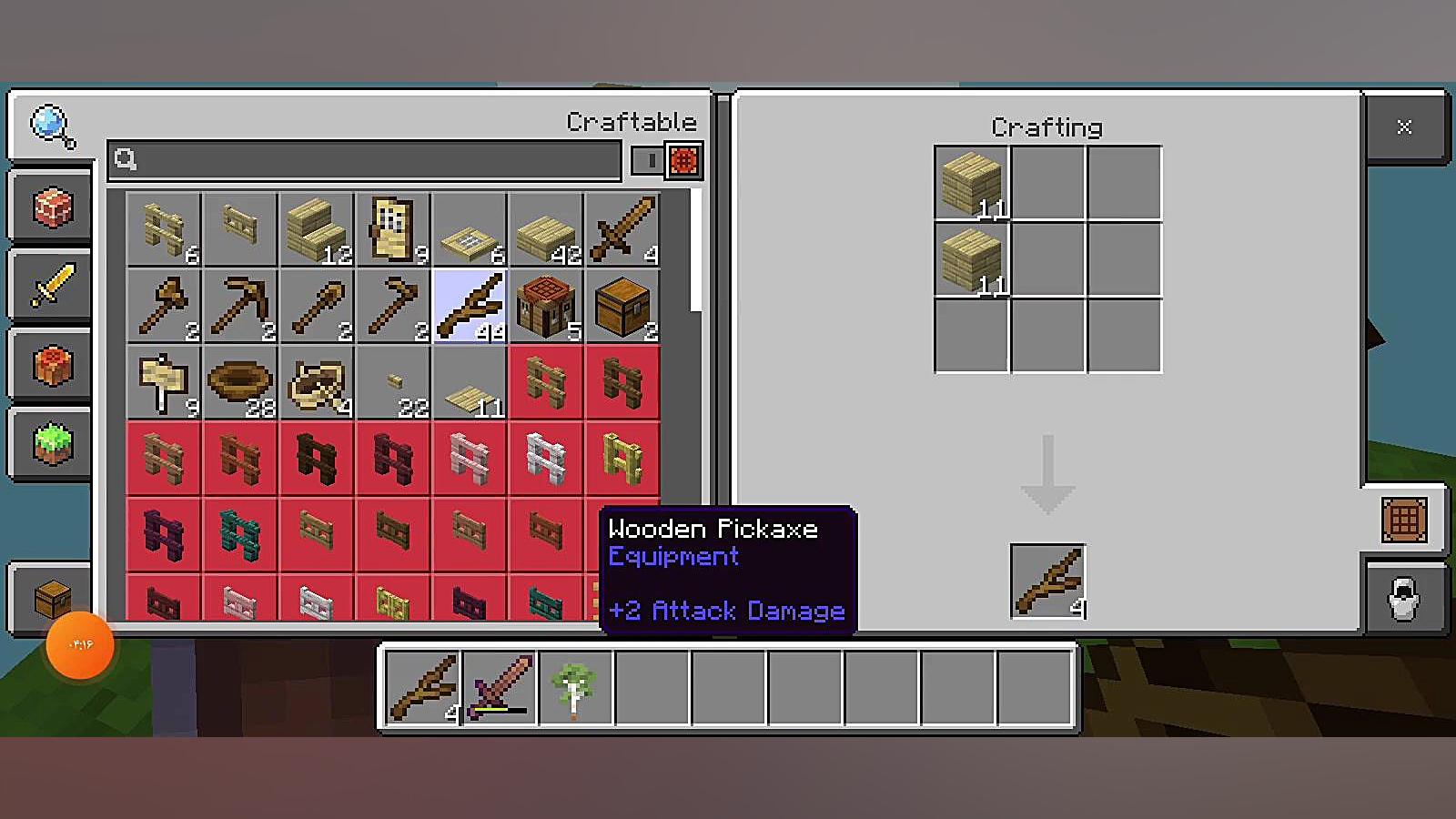Pick the crafting table recipe
This screenshot has height=819, width=1456.
tap(546, 306)
